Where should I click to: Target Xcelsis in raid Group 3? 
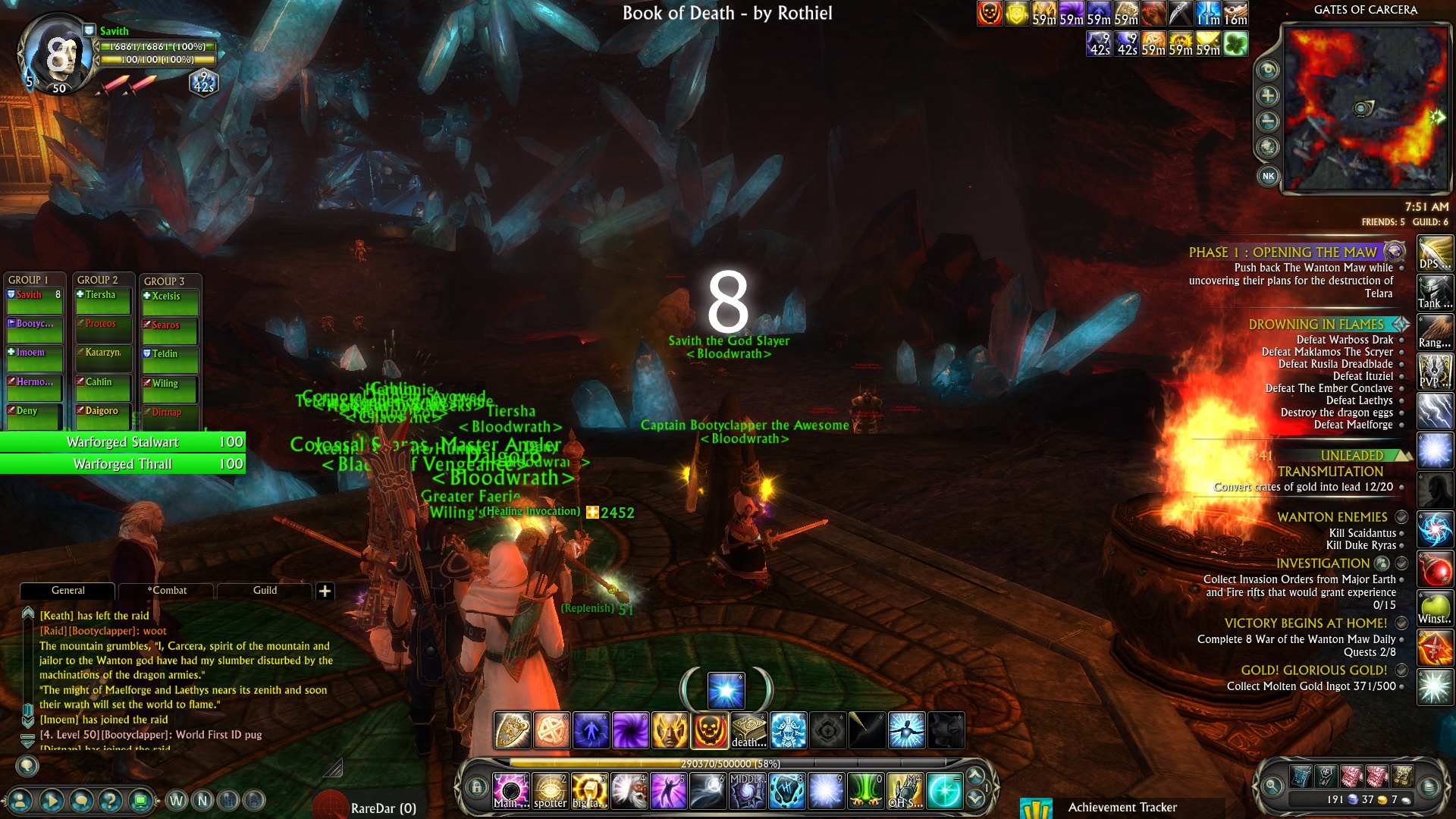[x=171, y=303]
